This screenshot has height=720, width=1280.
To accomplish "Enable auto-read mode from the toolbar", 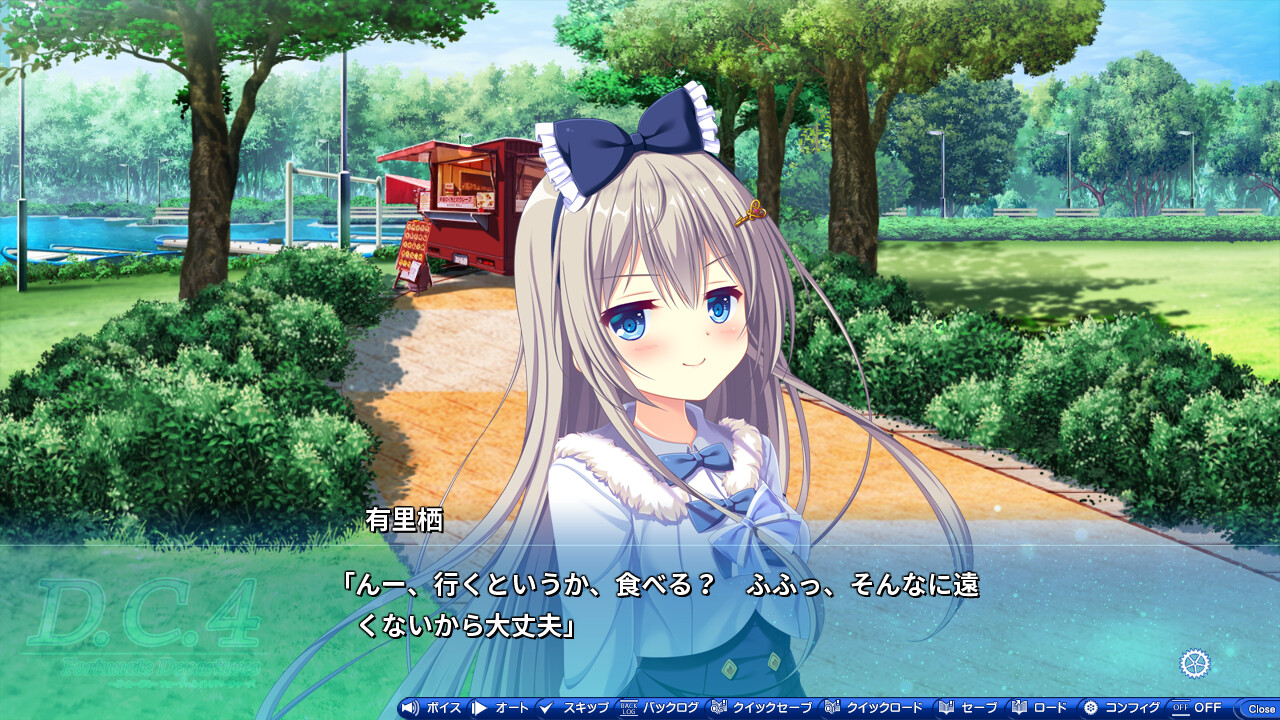I will 505,706.
